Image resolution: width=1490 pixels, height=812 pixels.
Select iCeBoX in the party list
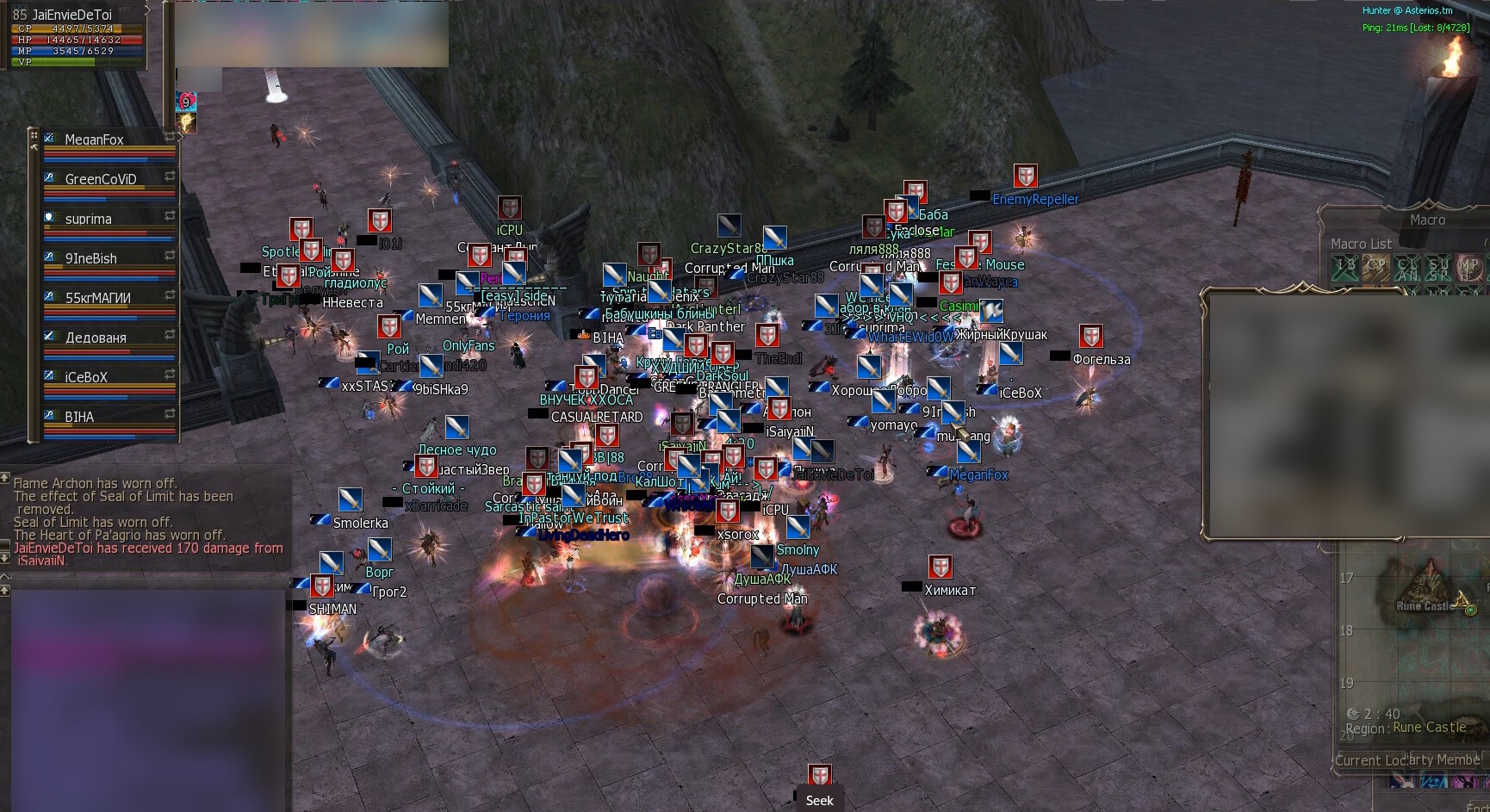86,377
